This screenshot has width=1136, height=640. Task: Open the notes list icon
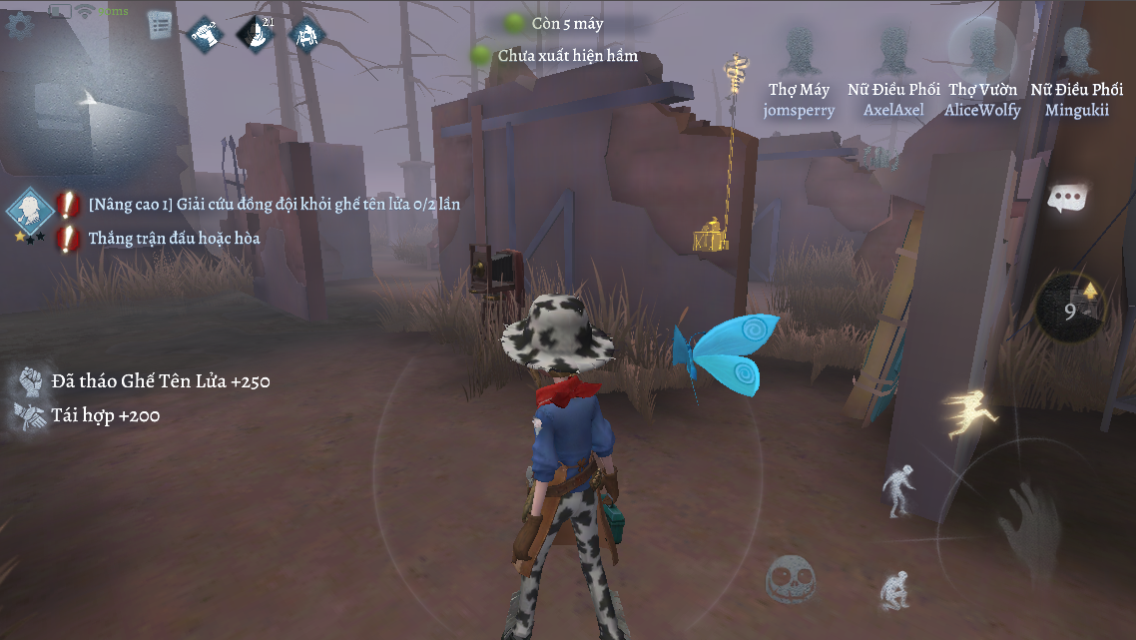coord(159,26)
